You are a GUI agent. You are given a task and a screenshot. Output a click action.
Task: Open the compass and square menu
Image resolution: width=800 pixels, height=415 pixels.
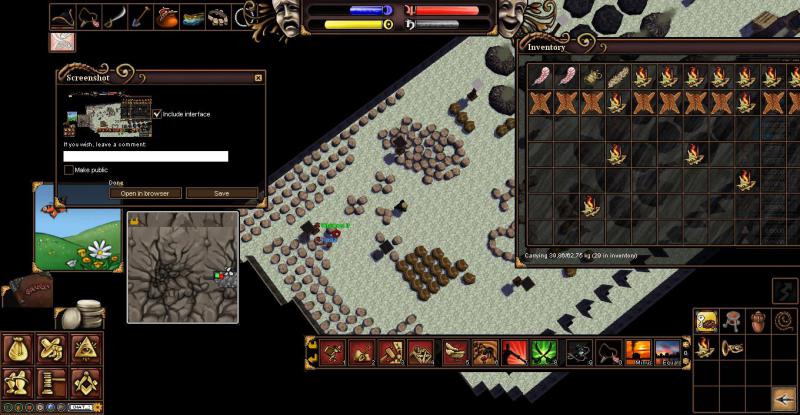(x=84, y=382)
